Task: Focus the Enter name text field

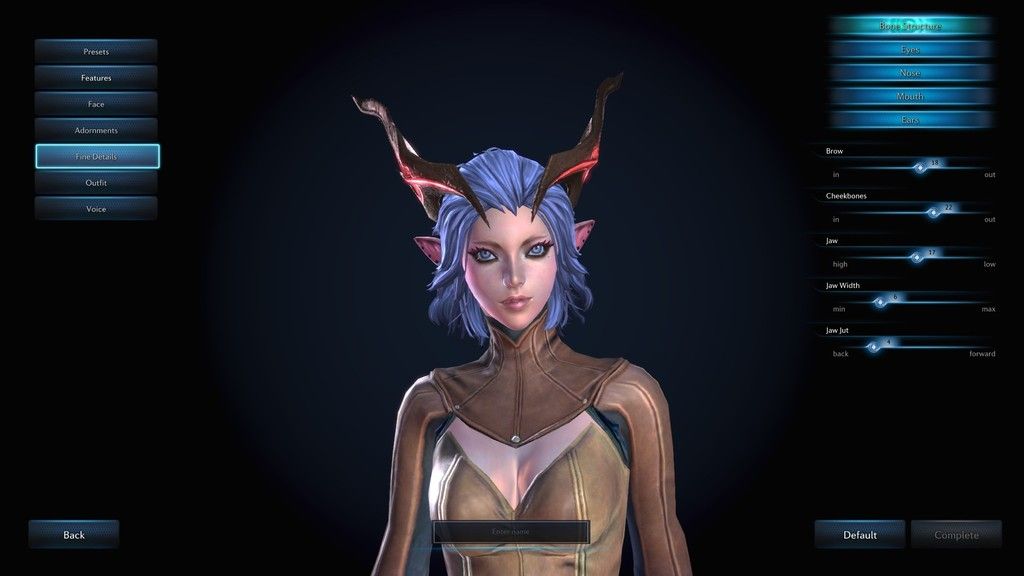Action: click(511, 532)
